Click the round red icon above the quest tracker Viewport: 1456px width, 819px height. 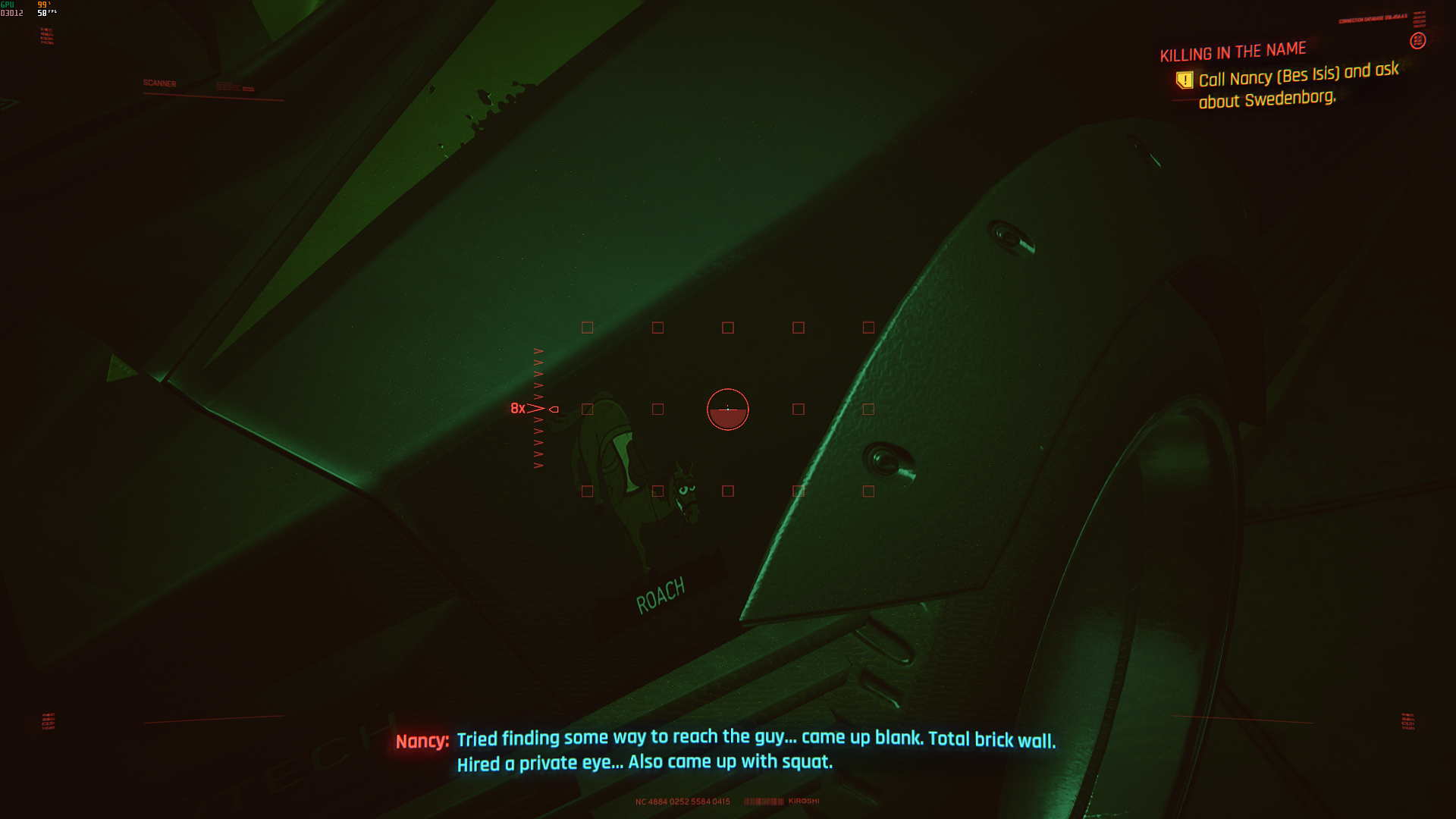[1417, 41]
